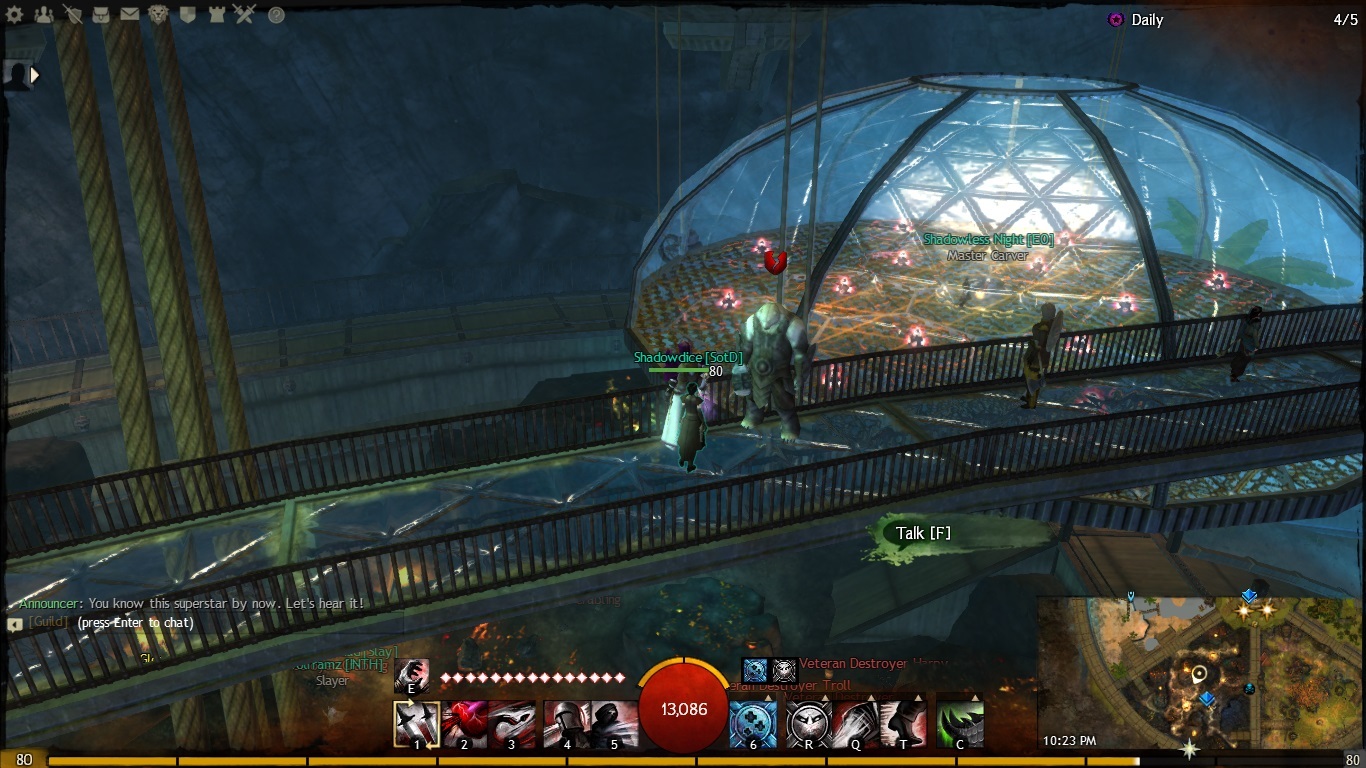
Task: Activate the dual daggers weapon skill 1
Action: [x=417, y=721]
